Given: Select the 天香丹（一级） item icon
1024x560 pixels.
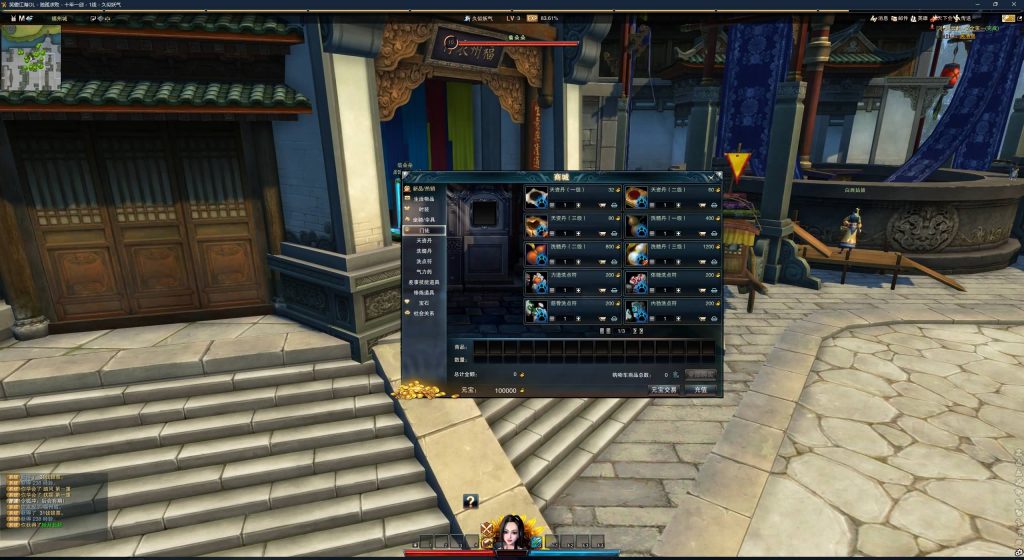Looking at the screenshot, I should pyautogui.click(x=537, y=197).
